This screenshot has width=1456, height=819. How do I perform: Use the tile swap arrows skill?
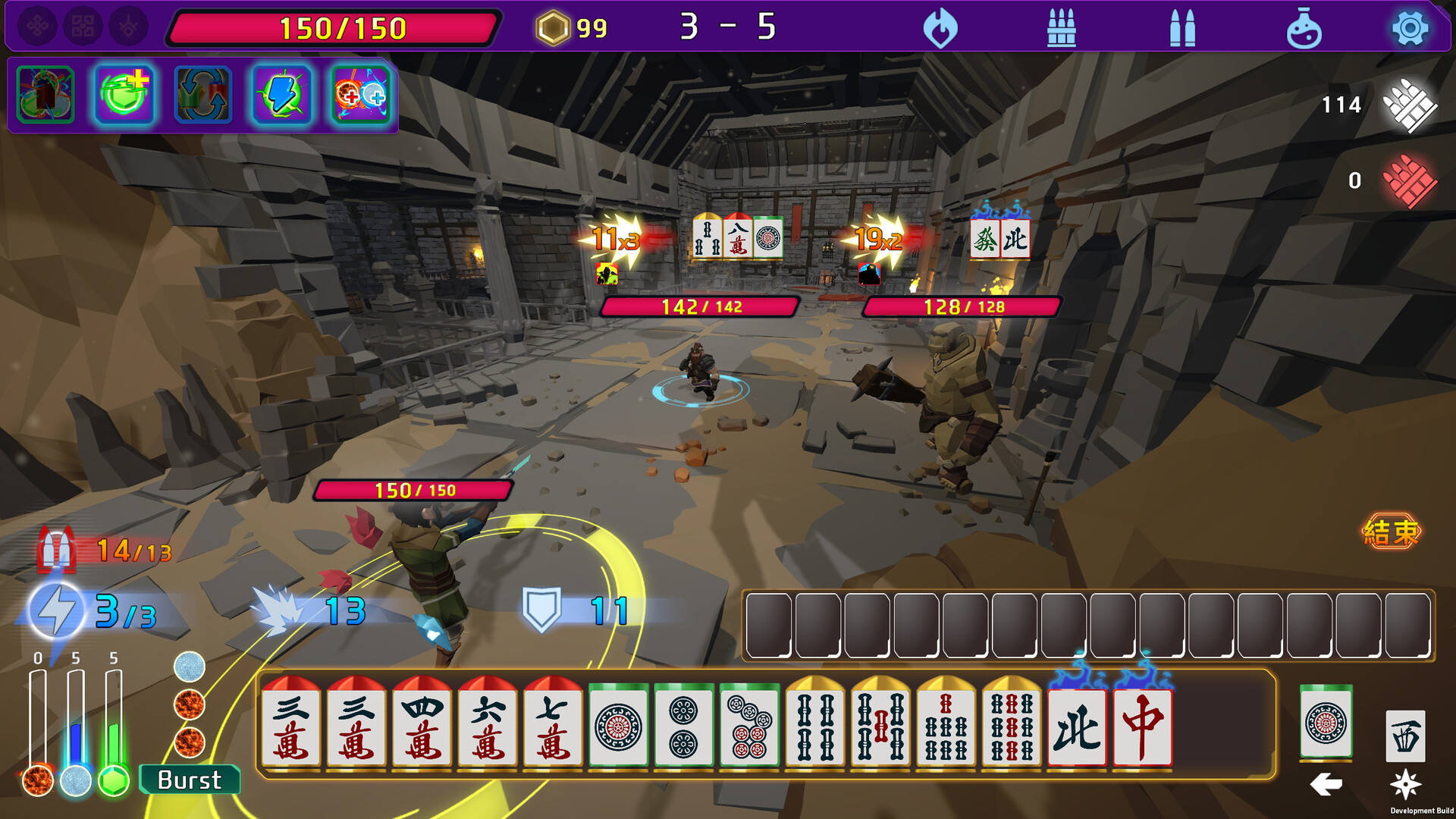202,95
